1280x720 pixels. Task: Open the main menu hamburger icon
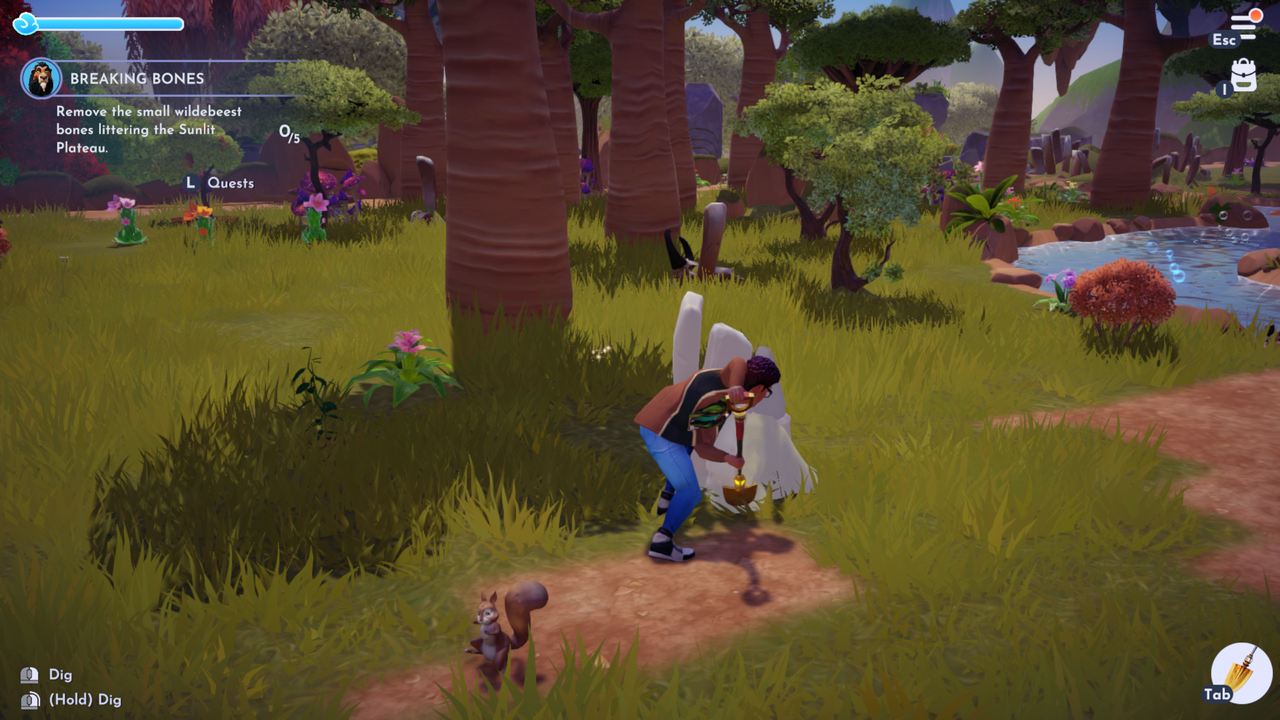(1245, 24)
